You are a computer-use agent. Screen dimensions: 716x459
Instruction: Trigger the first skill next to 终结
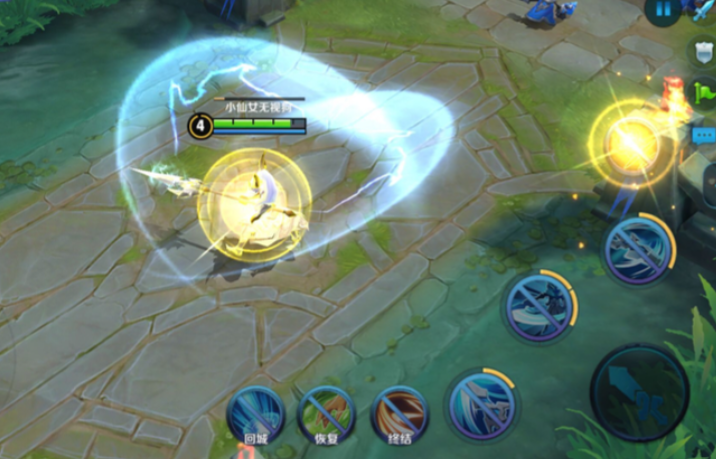click(481, 405)
